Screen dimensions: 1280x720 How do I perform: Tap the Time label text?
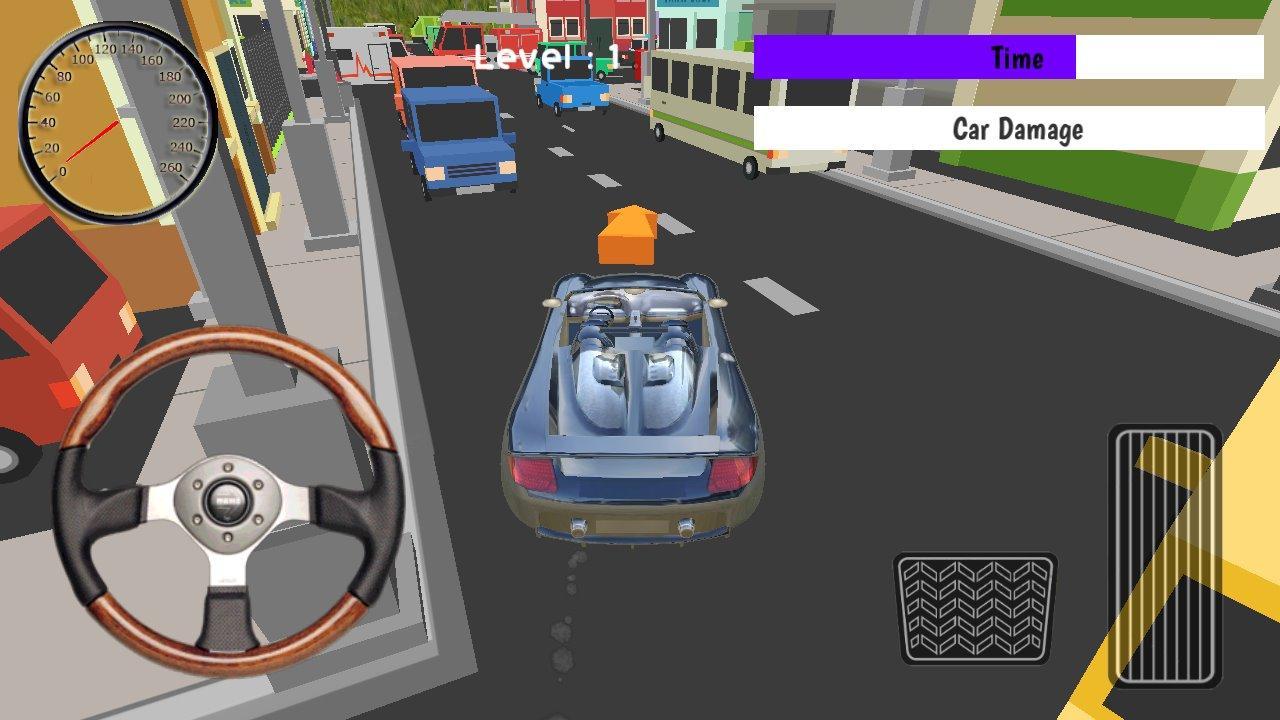point(1016,57)
